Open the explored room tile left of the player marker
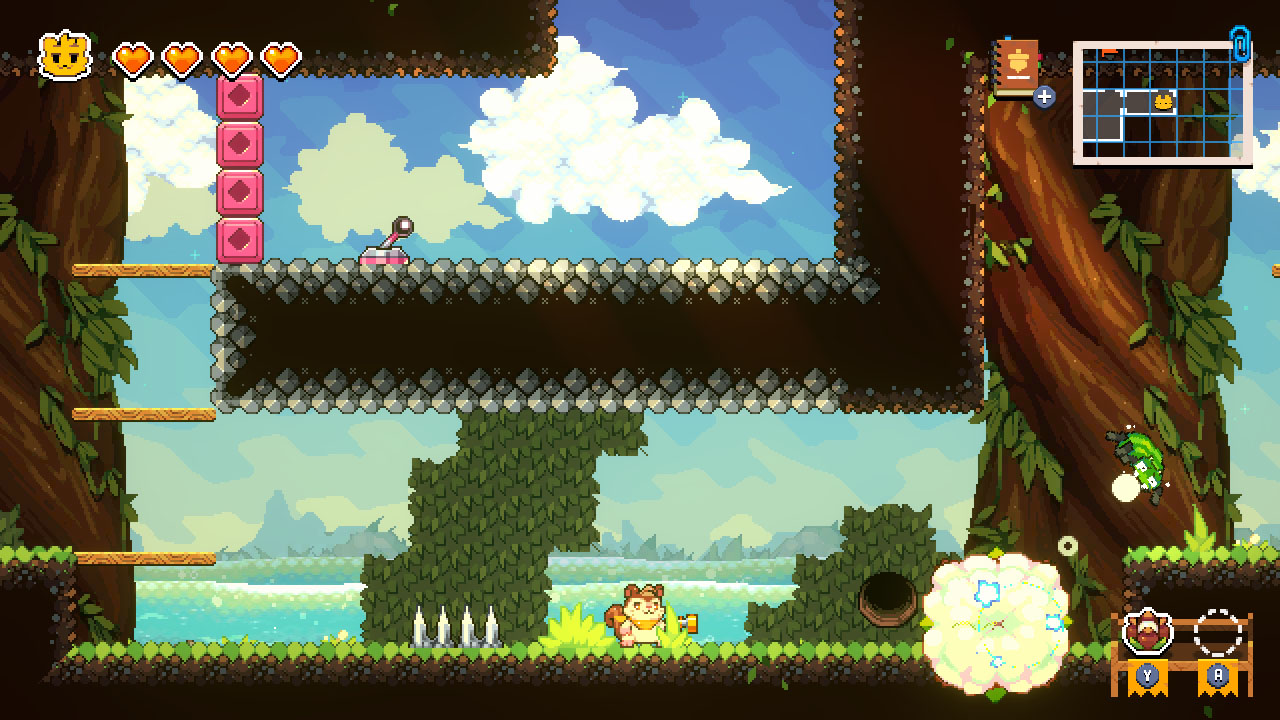This screenshot has width=1280, height=720. [x=1136, y=102]
